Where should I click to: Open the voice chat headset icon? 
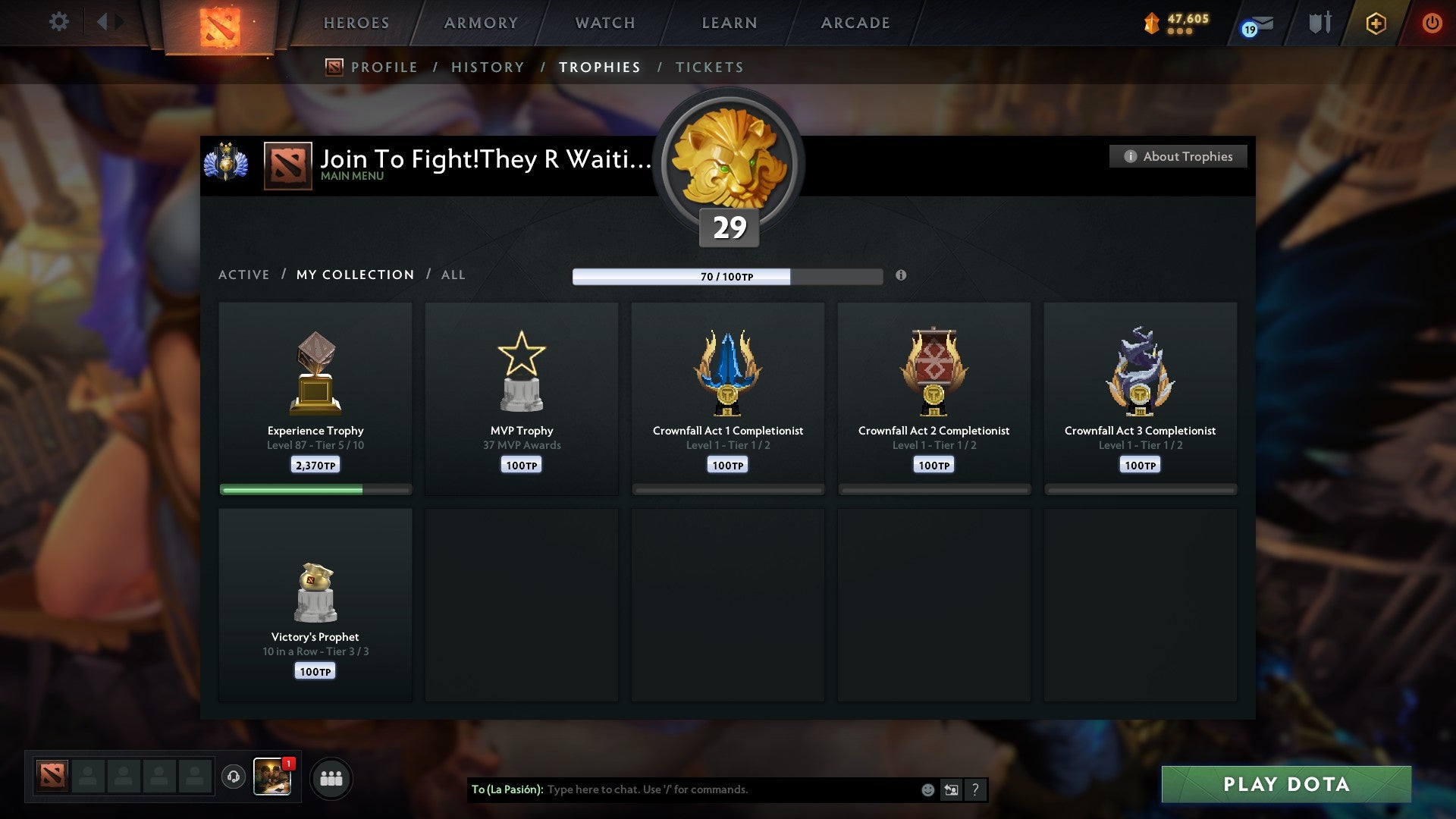point(233,777)
